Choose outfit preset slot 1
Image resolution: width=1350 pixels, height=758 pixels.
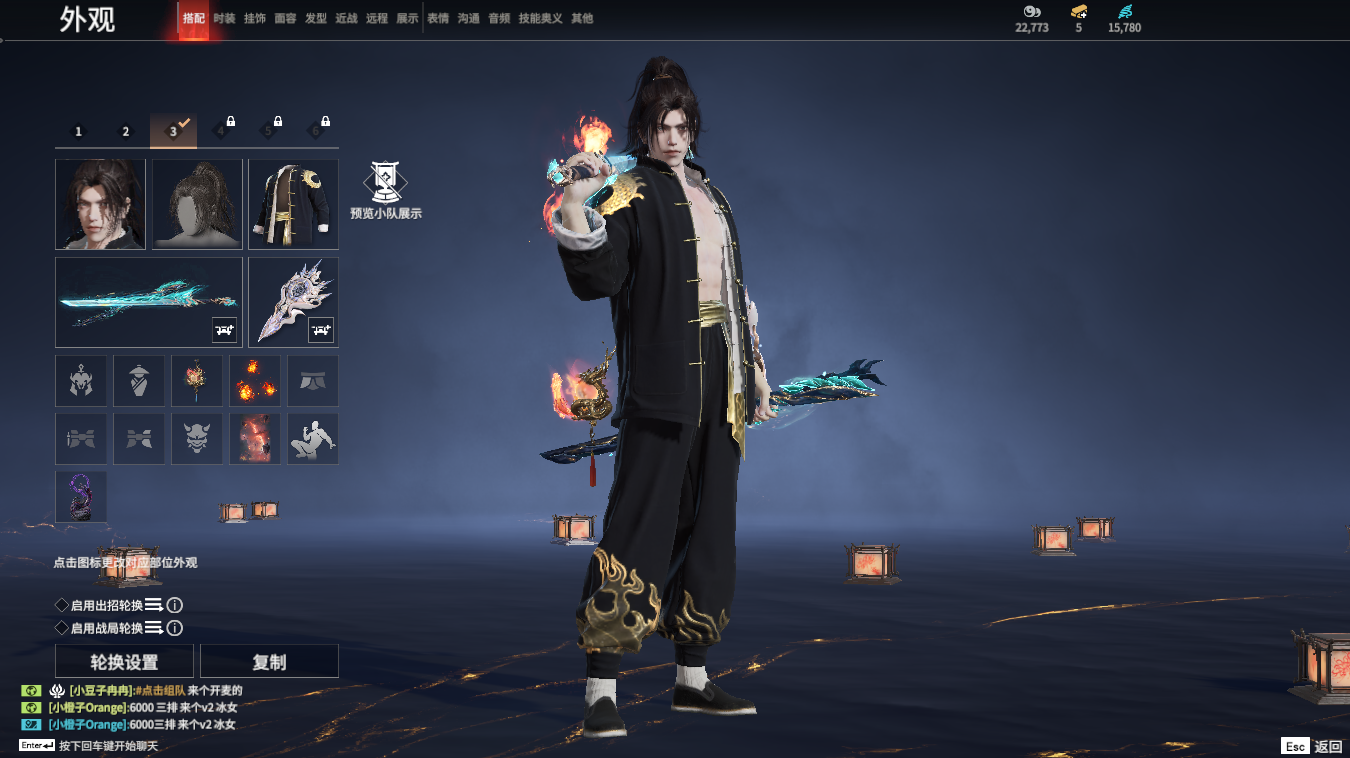[79, 131]
